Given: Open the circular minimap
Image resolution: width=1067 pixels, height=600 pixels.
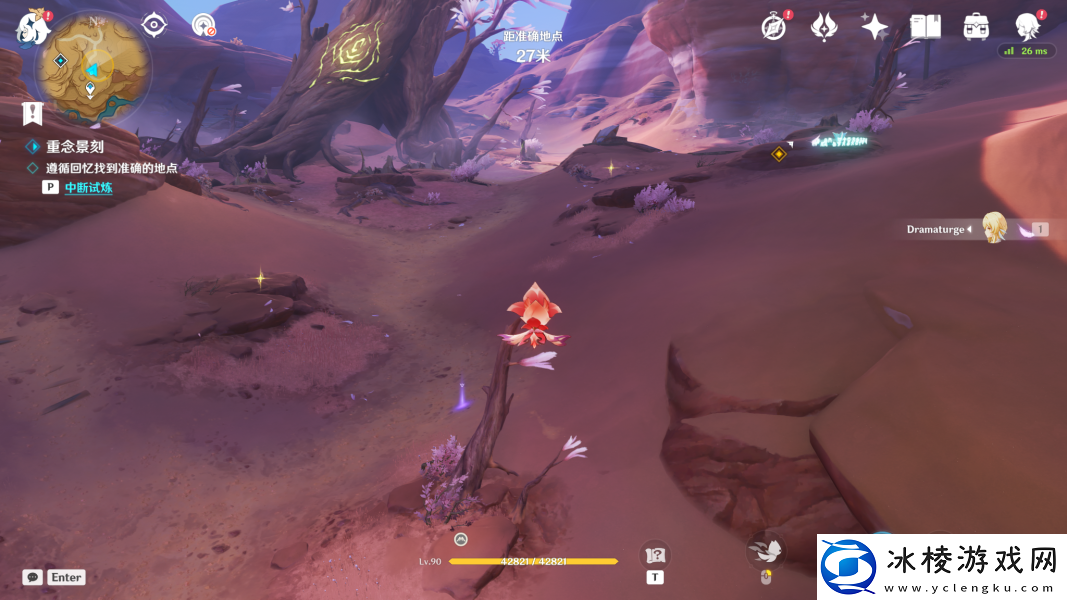Looking at the screenshot, I should click(92, 69).
